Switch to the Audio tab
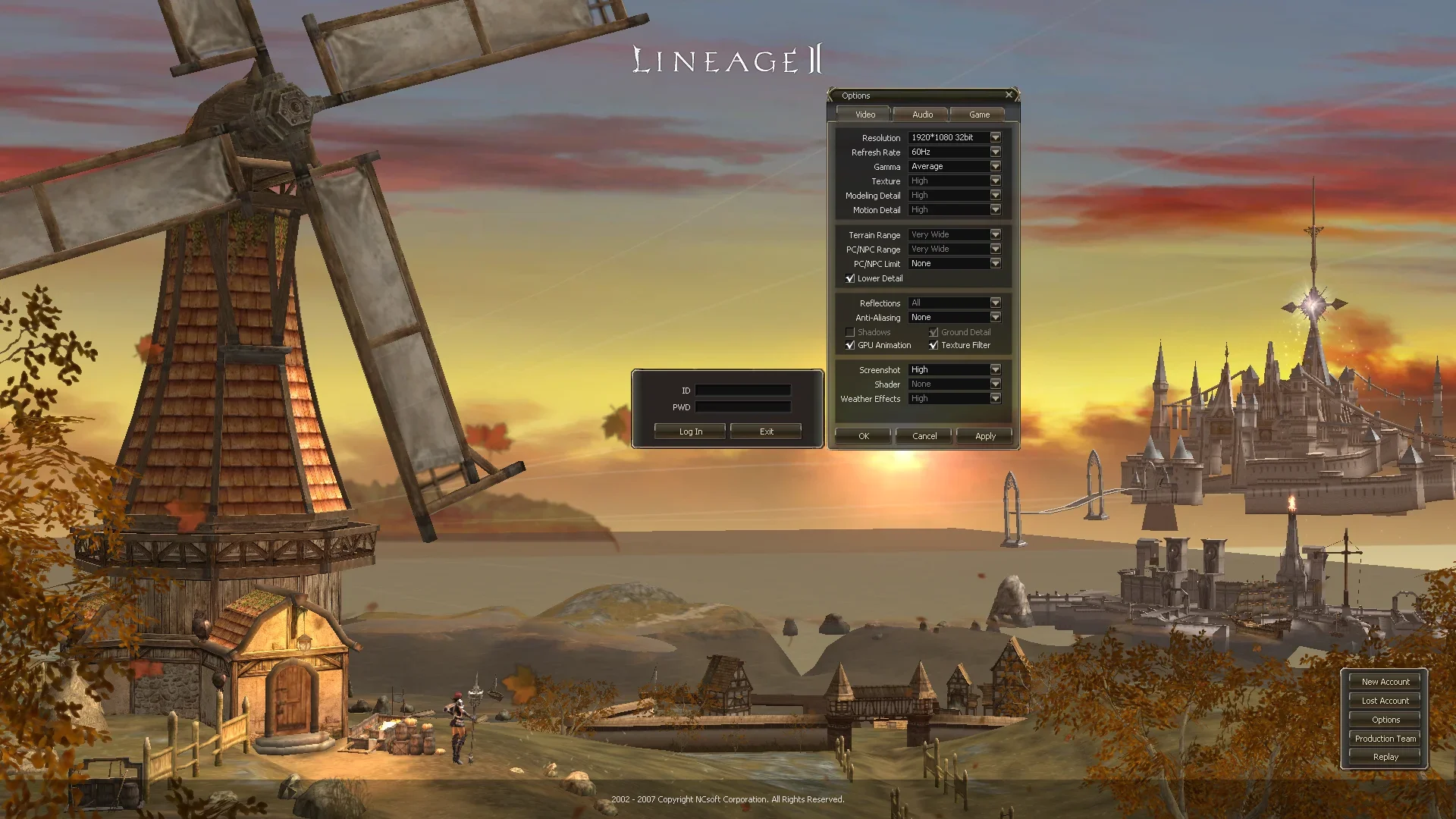This screenshot has width=1456, height=819. [x=922, y=115]
